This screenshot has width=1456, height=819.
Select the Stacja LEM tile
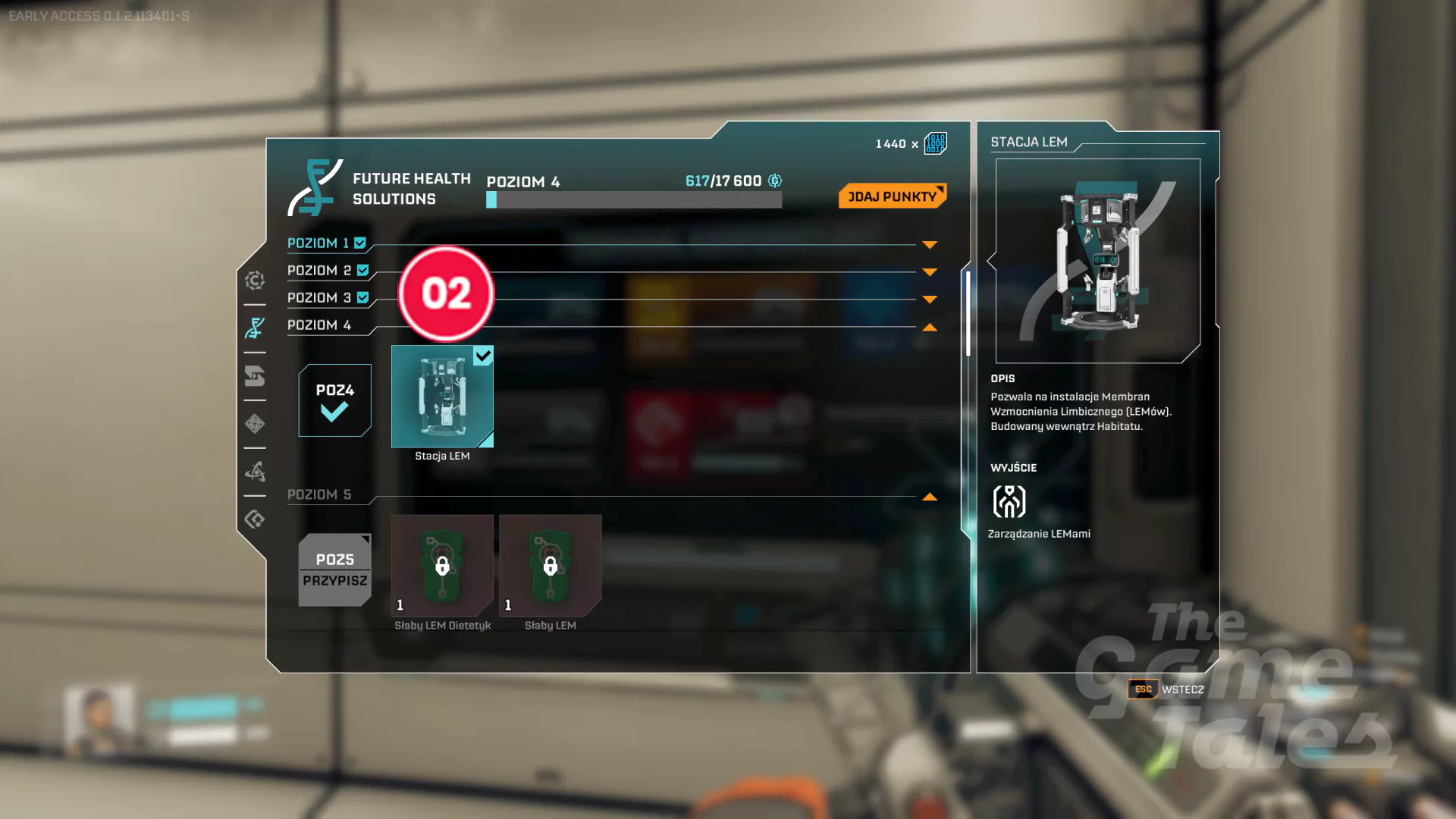pyautogui.click(x=442, y=397)
